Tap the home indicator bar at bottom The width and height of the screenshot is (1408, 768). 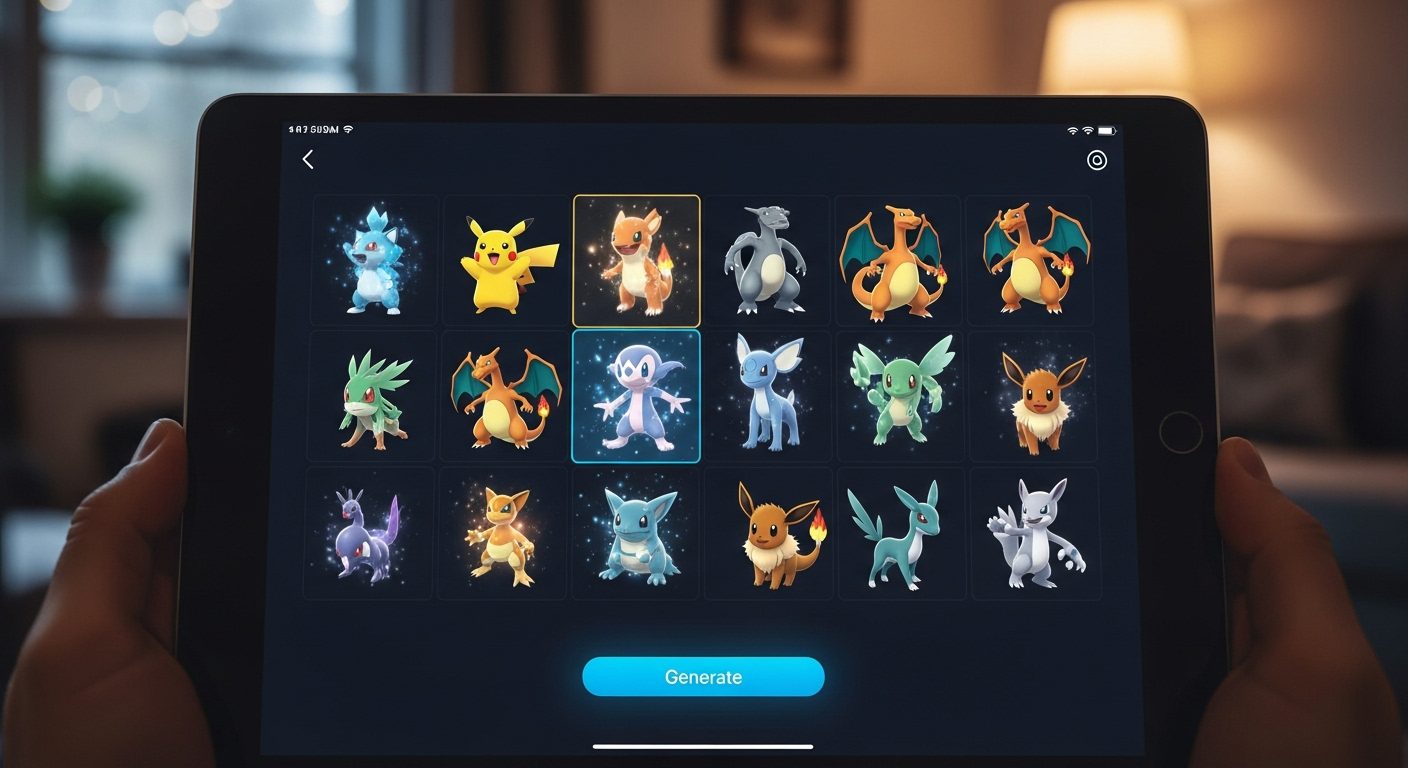coord(704,744)
